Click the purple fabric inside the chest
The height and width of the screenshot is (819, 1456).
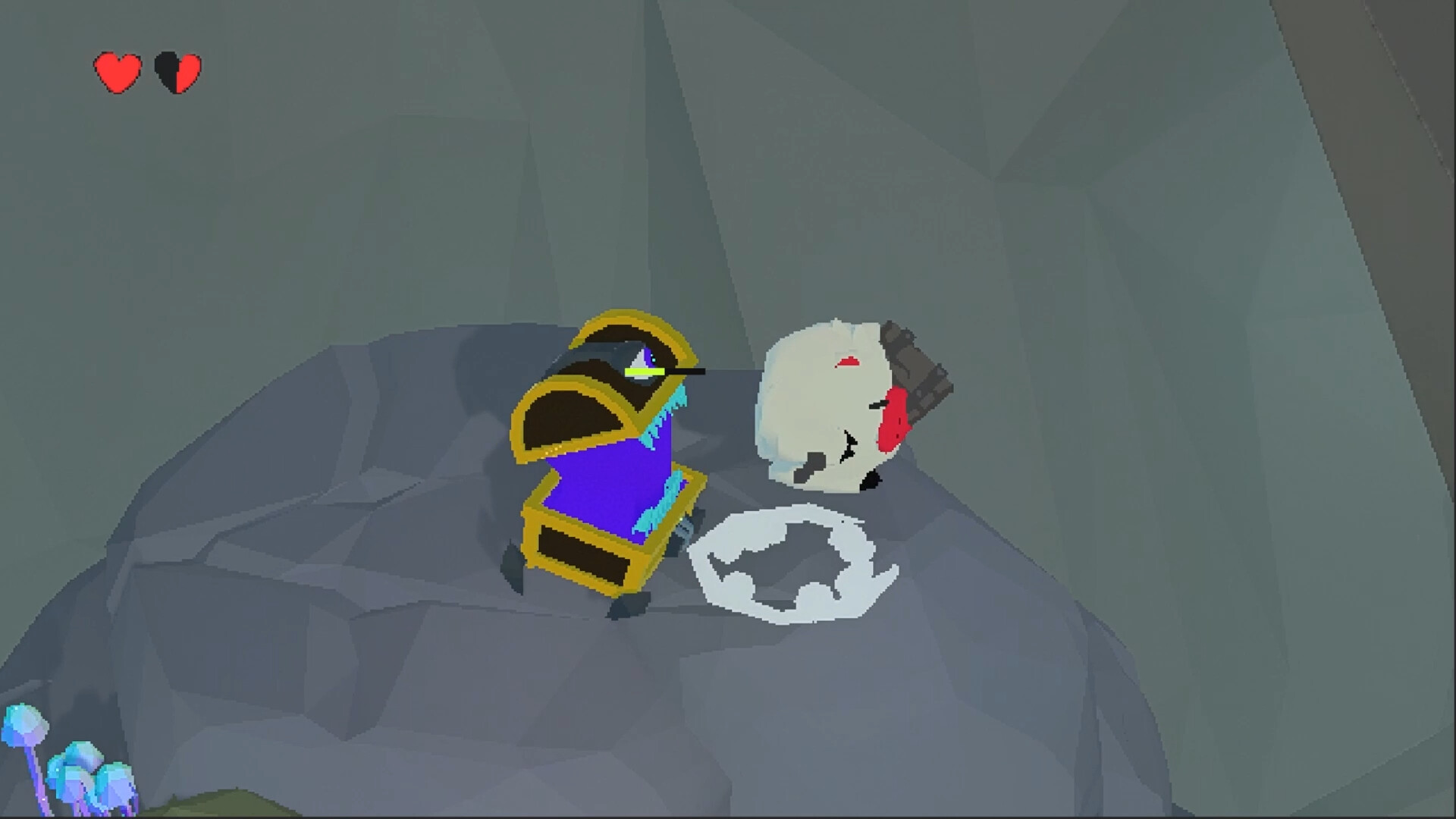point(599,485)
